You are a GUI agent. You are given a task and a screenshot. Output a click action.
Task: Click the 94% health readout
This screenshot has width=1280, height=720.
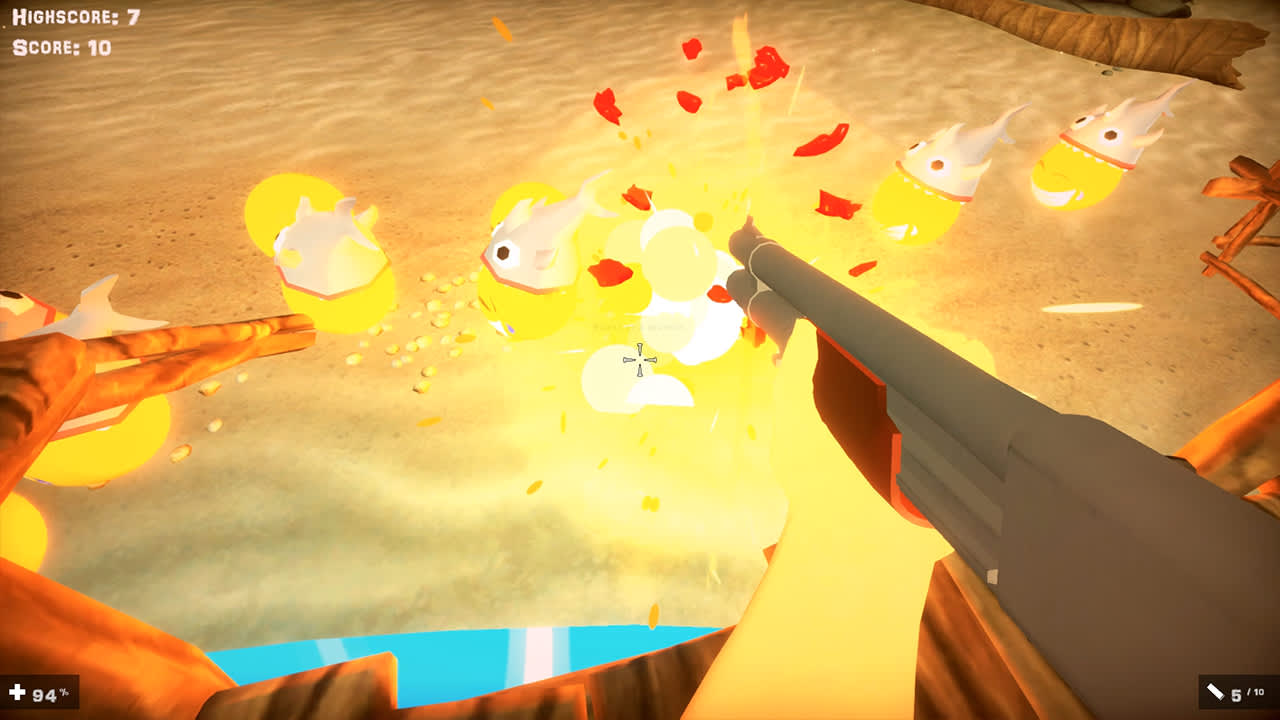pyautogui.click(x=48, y=691)
